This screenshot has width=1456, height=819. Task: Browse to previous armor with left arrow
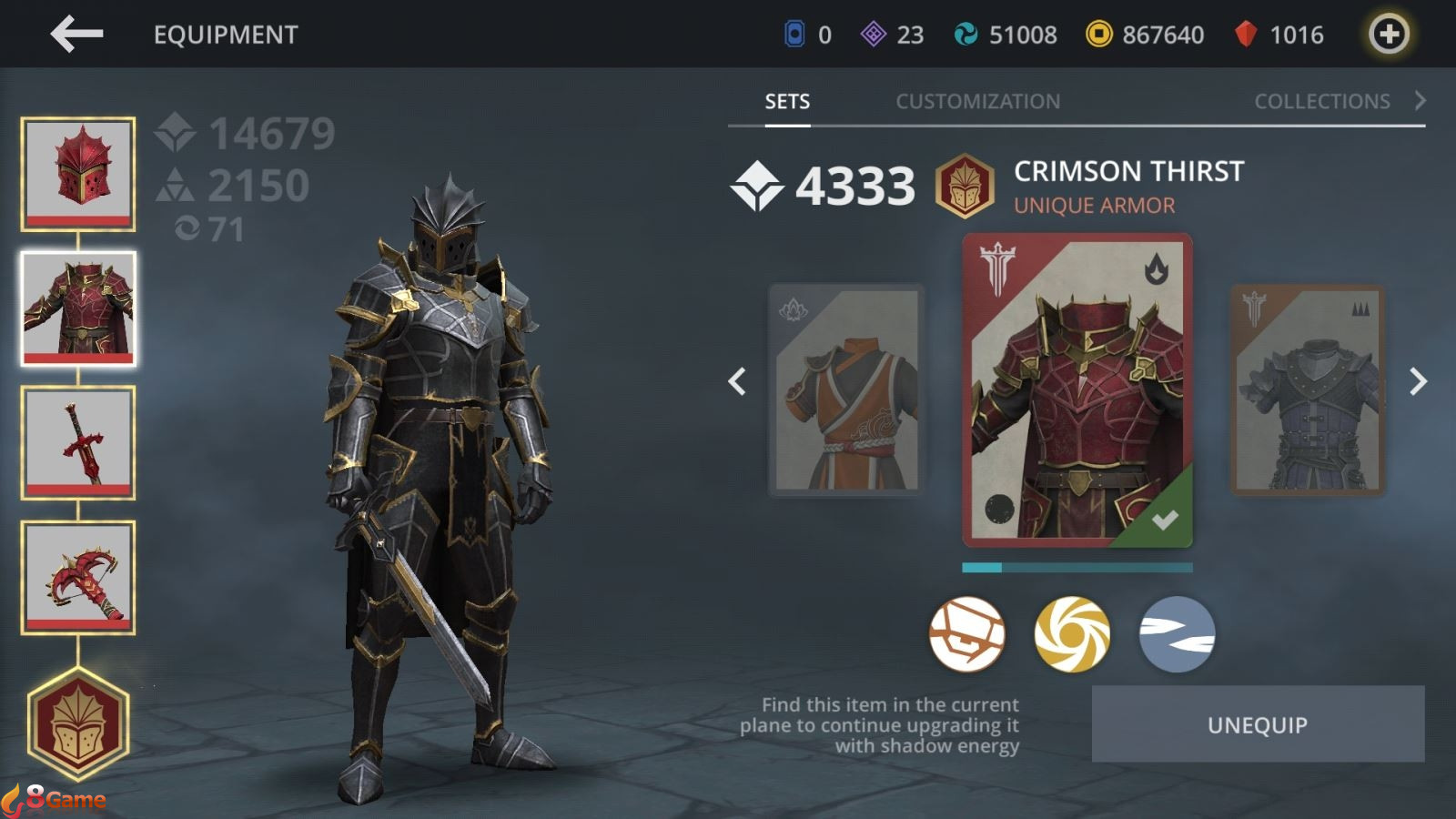(739, 382)
